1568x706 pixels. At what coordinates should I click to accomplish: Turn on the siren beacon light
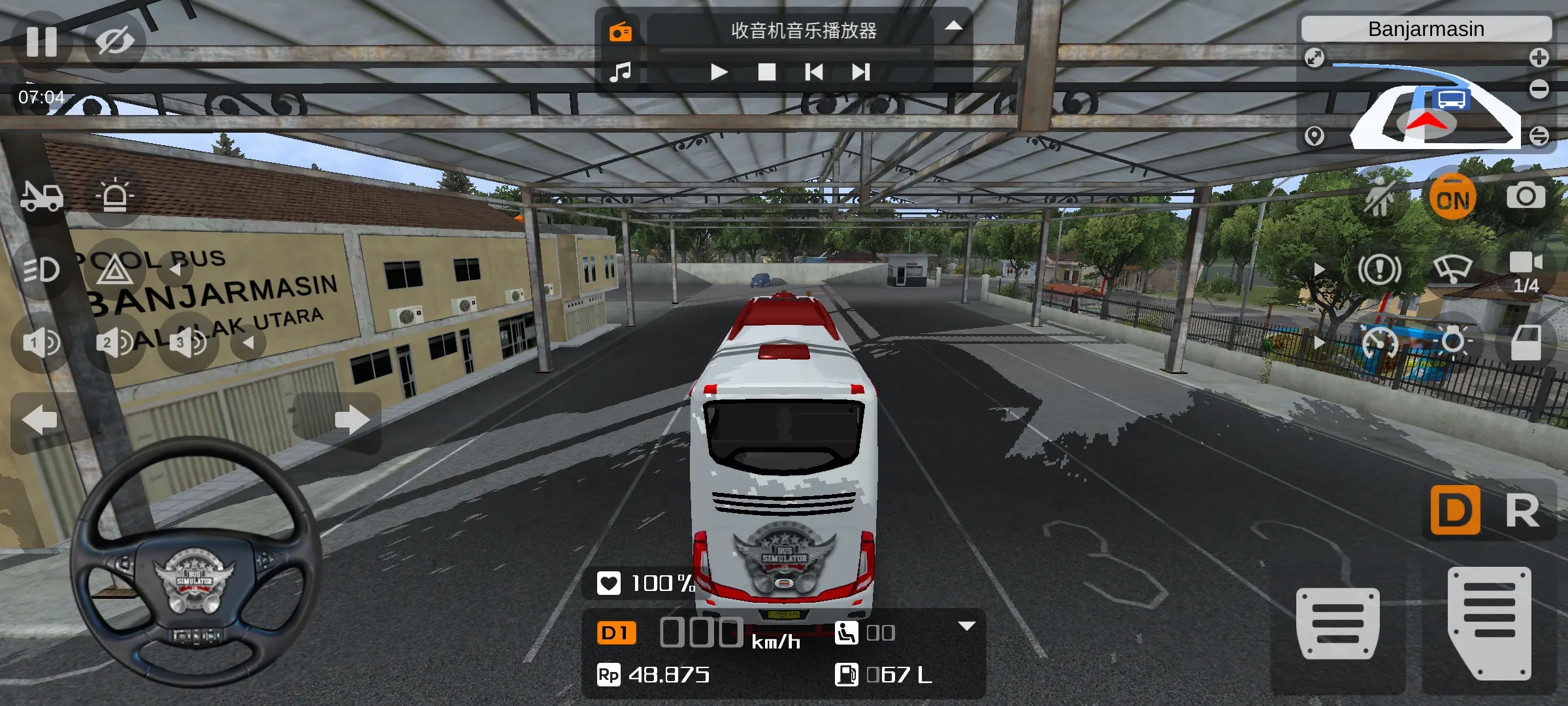pyautogui.click(x=114, y=196)
